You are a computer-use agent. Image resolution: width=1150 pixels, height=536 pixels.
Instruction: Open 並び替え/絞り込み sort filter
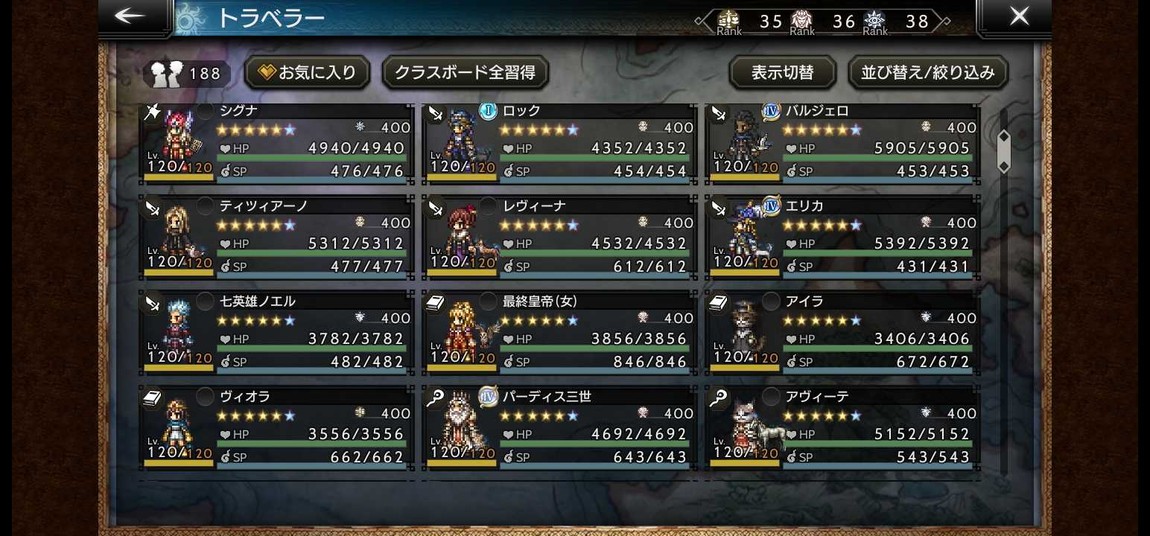[x=928, y=73]
